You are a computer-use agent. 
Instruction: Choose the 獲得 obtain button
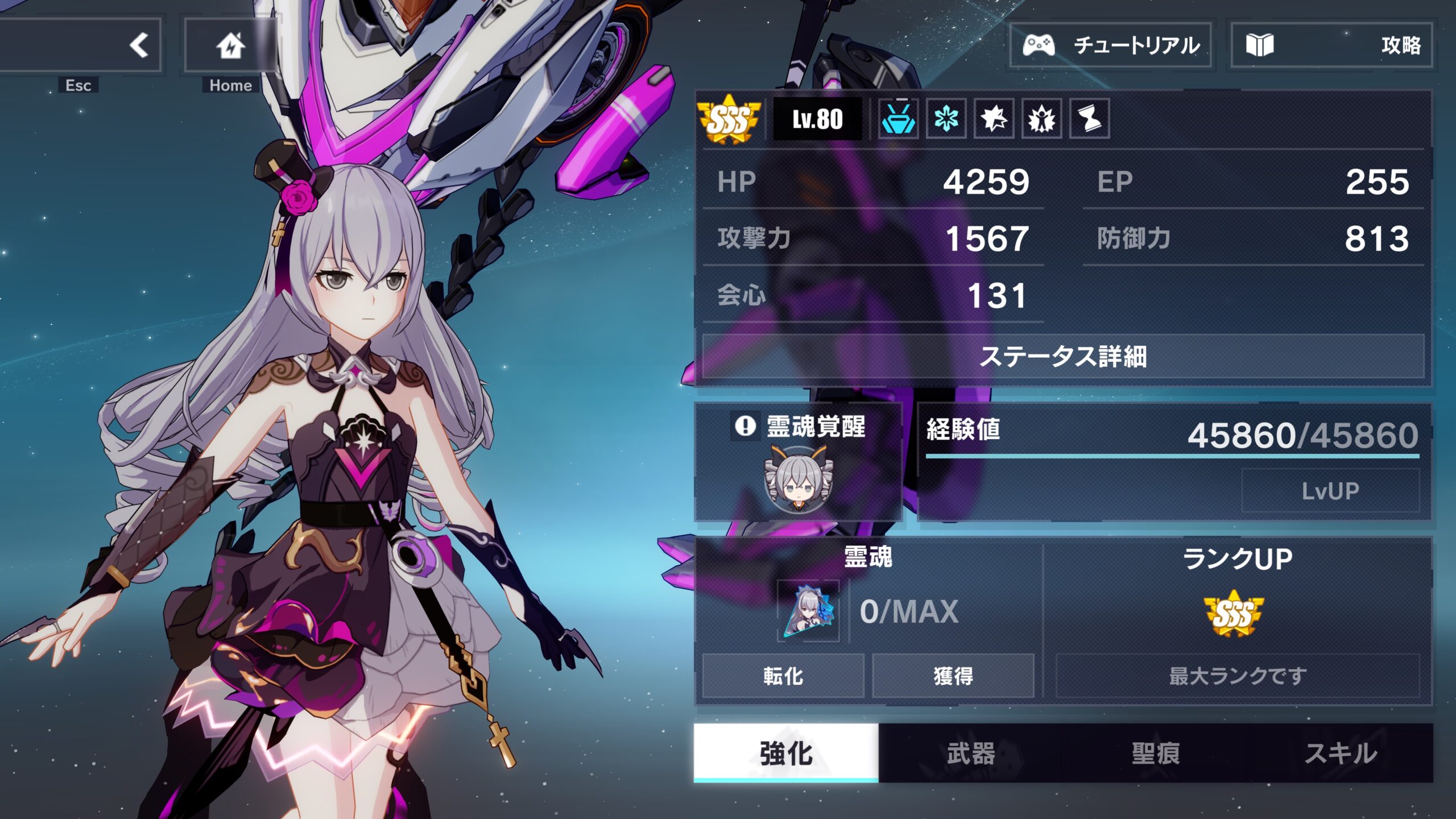point(953,676)
